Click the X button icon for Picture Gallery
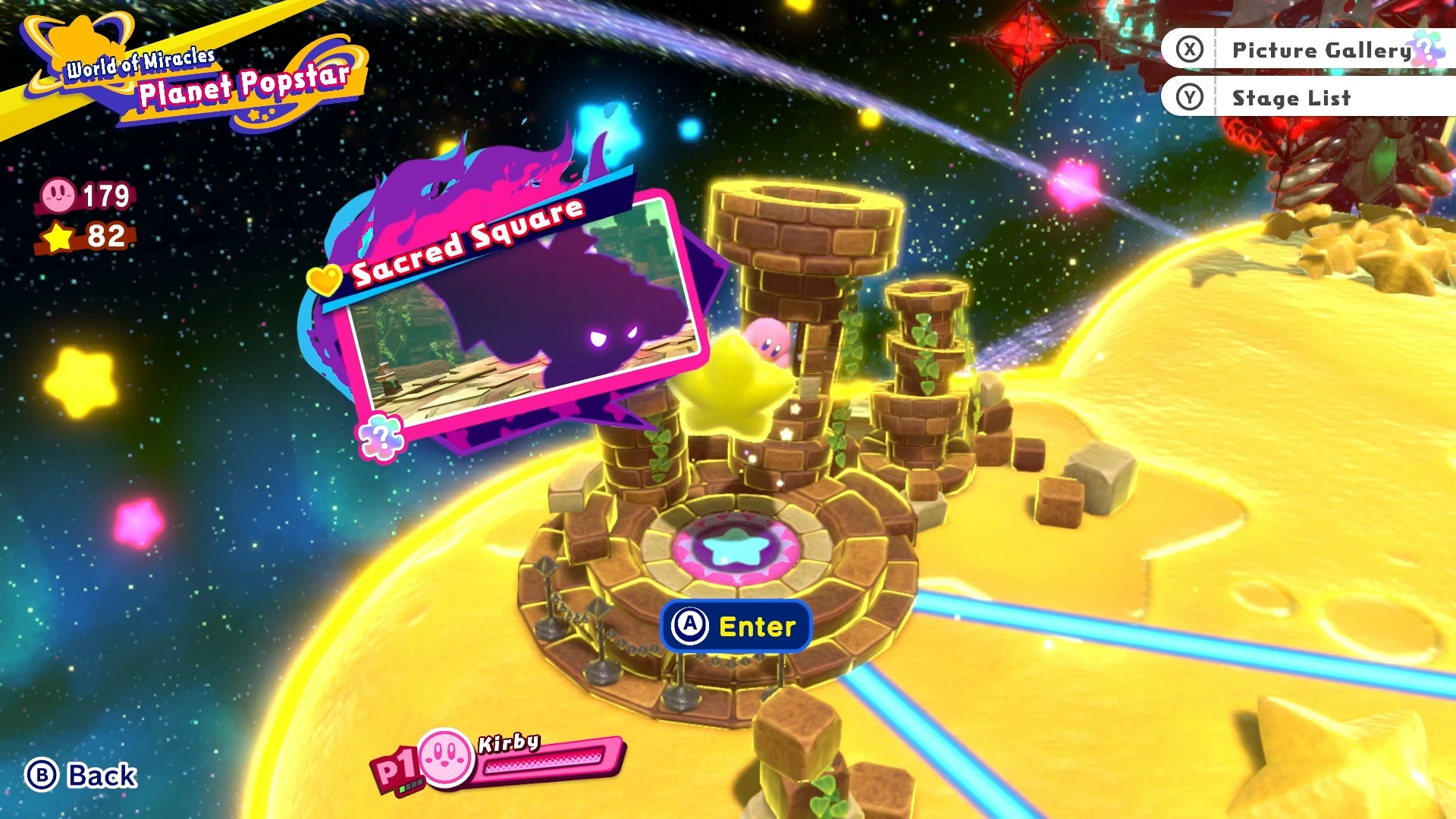 (x=1191, y=49)
